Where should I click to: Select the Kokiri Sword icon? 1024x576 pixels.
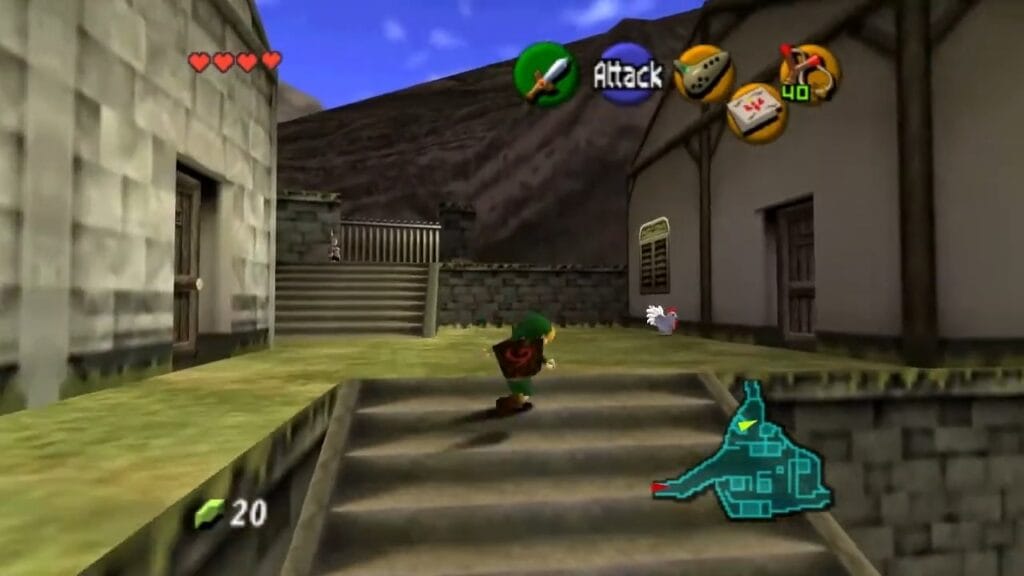point(546,75)
